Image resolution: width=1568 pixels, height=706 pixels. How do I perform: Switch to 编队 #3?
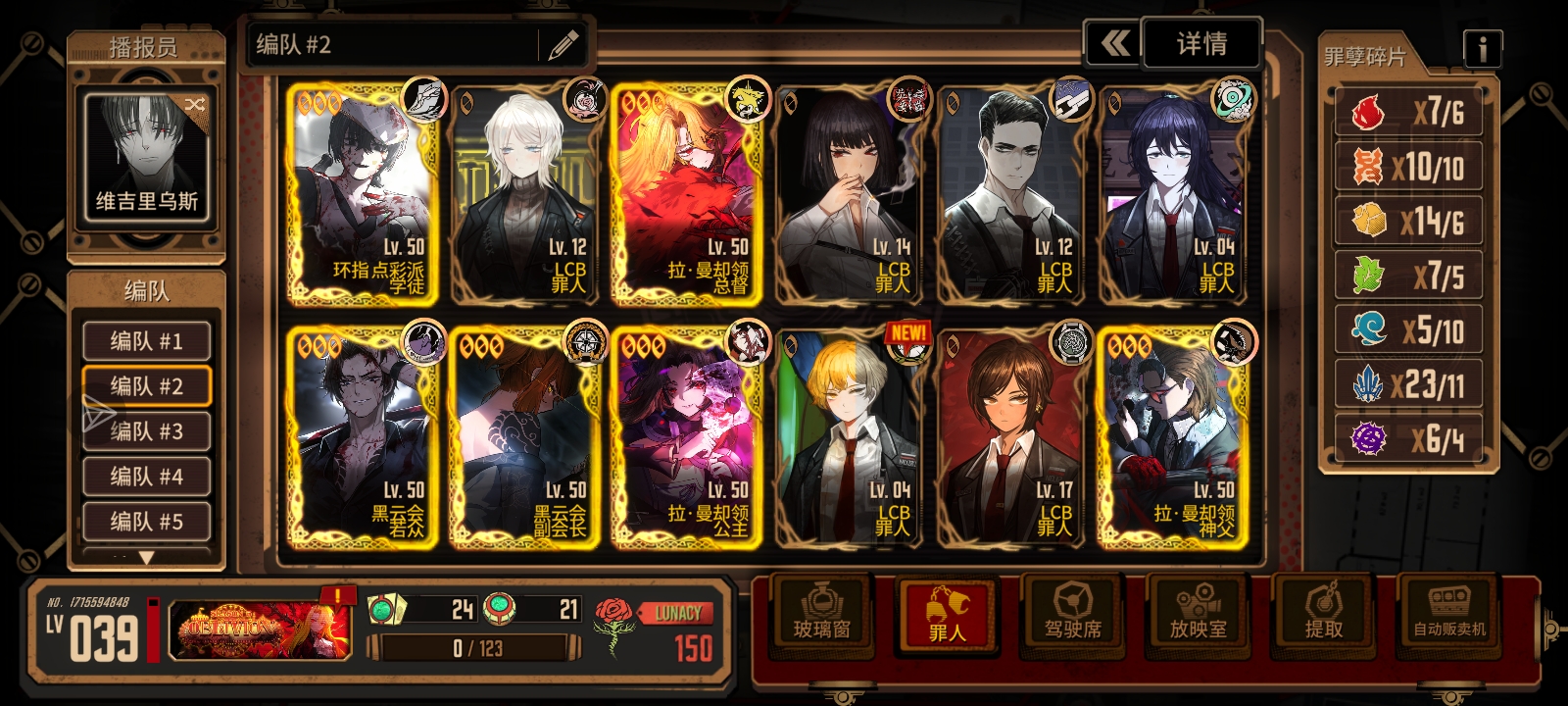(146, 431)
